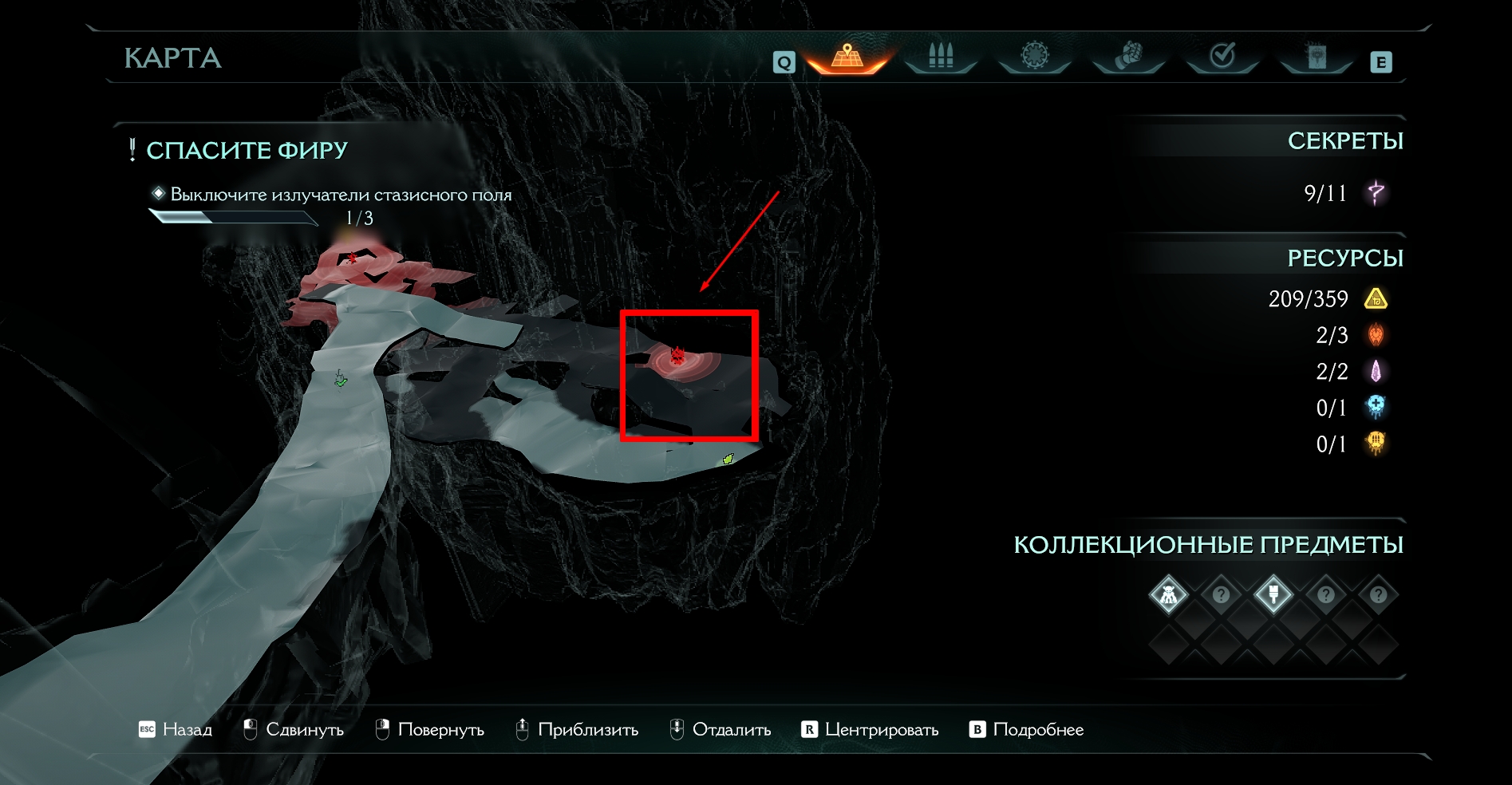Click the gold resource triangle icon
The image size is (1512, 785).
(1376, 299)
